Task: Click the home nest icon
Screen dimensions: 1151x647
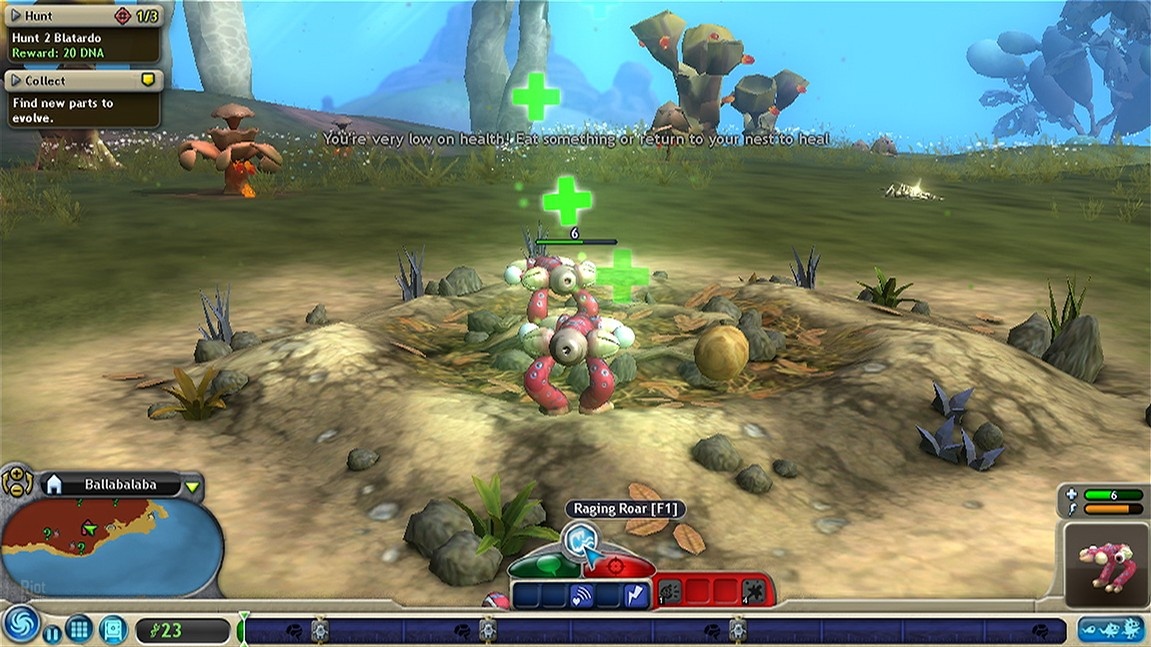Action: 54,485
